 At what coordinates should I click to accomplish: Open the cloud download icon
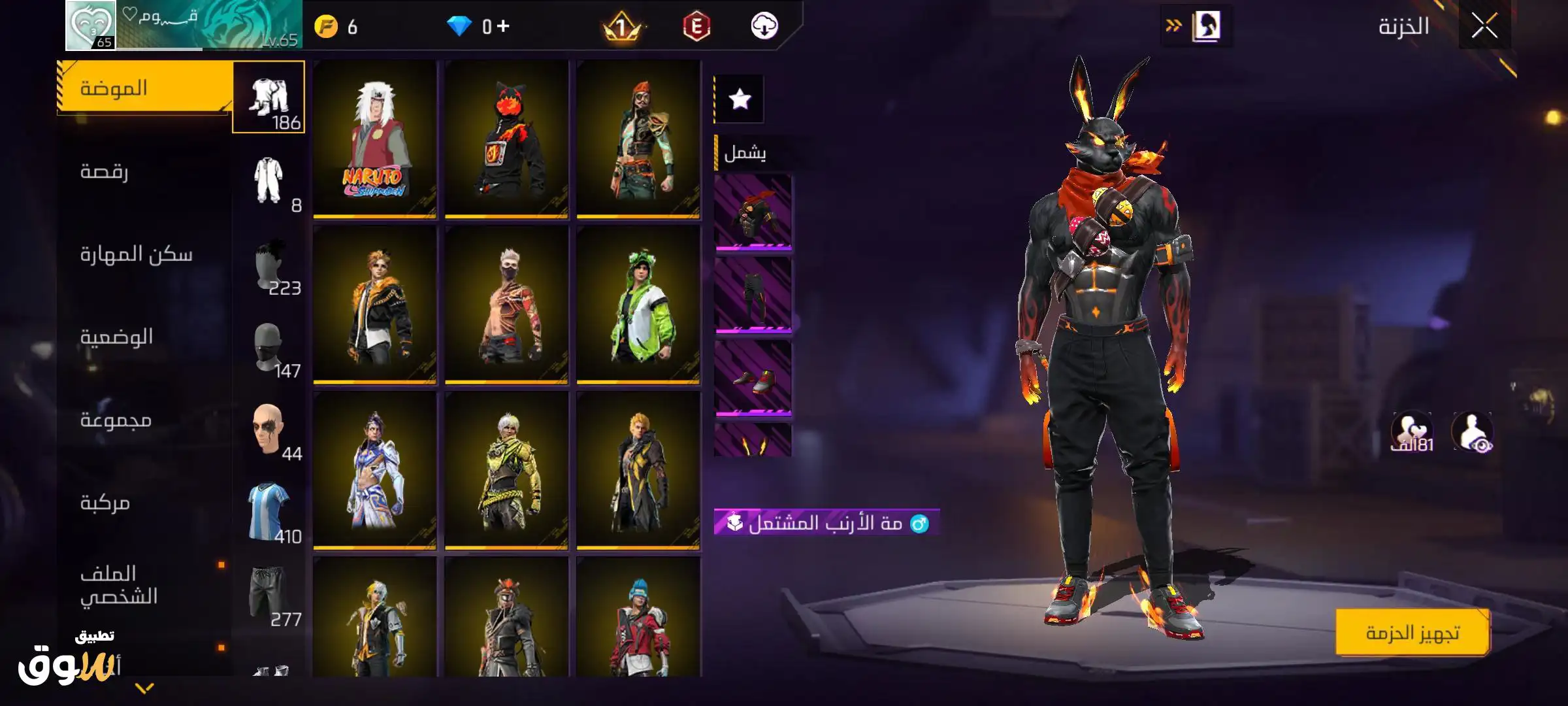[x=764, y=27]
